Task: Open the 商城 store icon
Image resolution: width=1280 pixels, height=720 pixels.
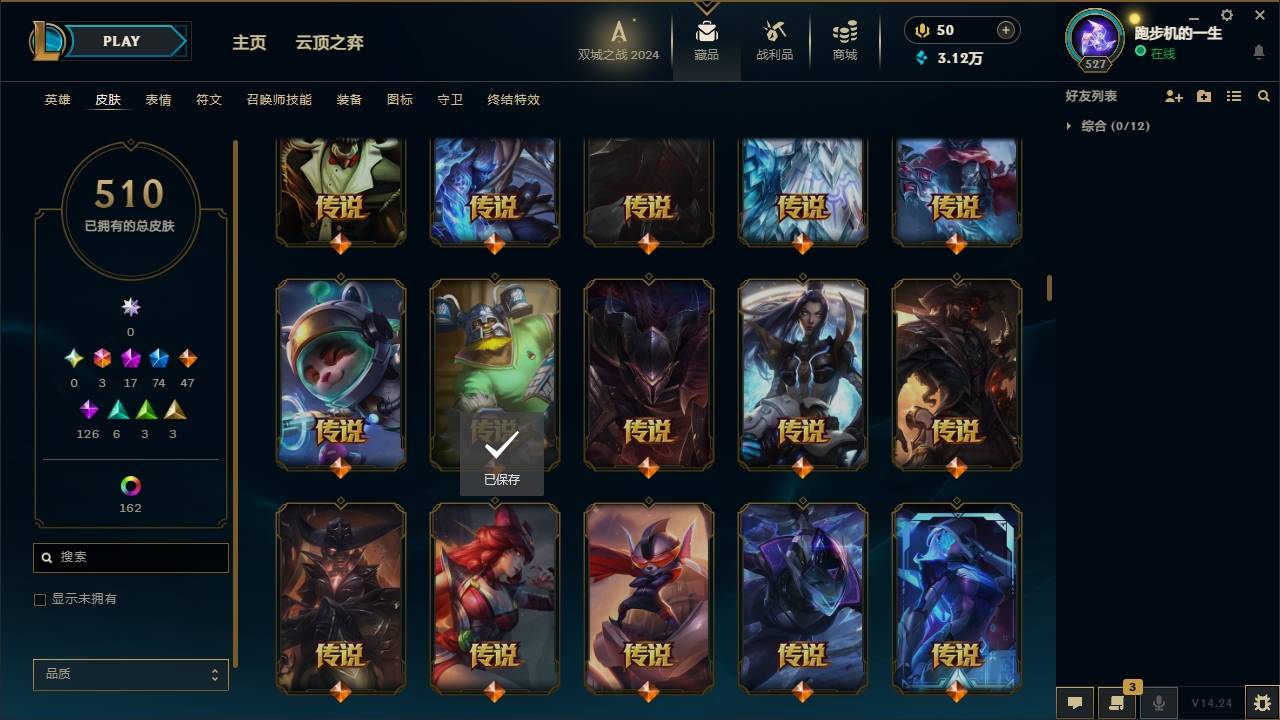Action: (x=843, y=36)
